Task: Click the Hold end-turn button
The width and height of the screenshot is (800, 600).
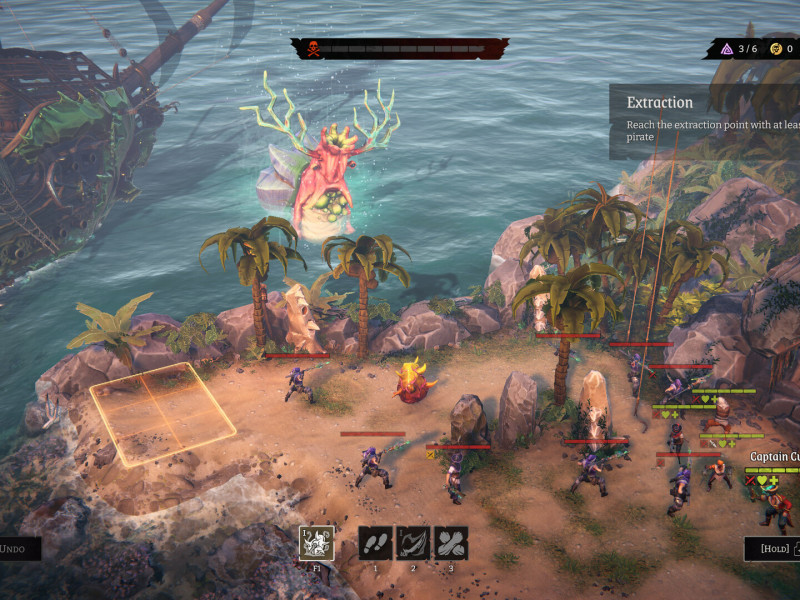Action: click(x=771, y=548)
